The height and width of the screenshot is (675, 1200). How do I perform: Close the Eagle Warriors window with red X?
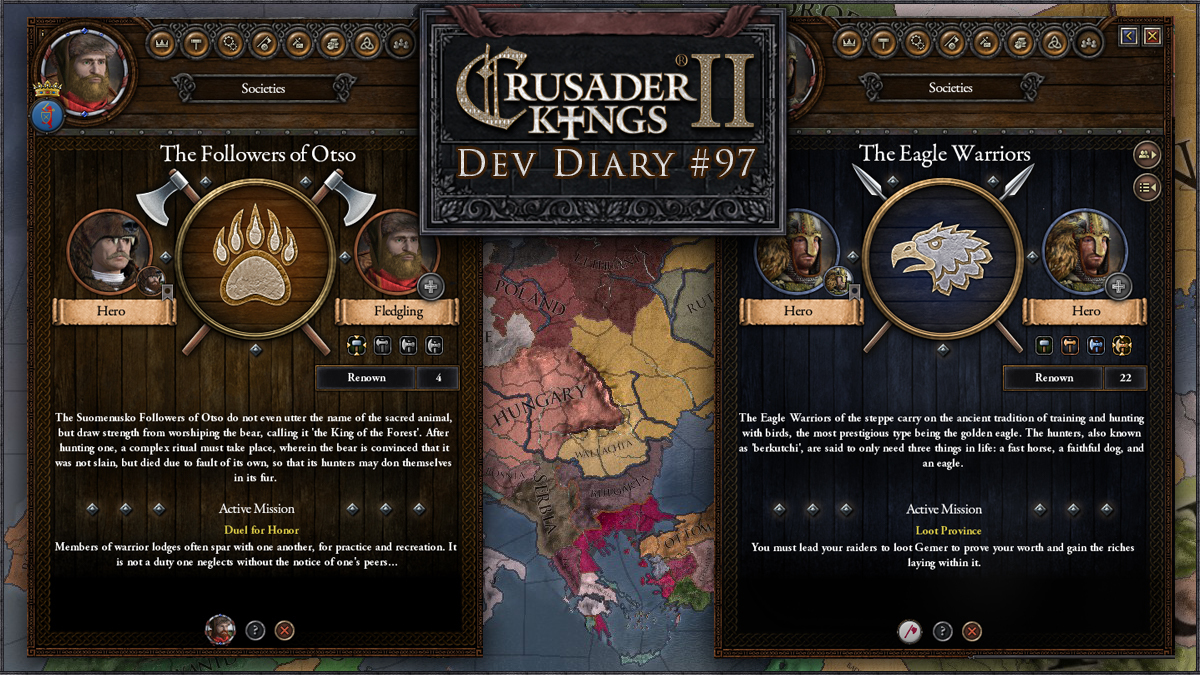pos(1153,37)
